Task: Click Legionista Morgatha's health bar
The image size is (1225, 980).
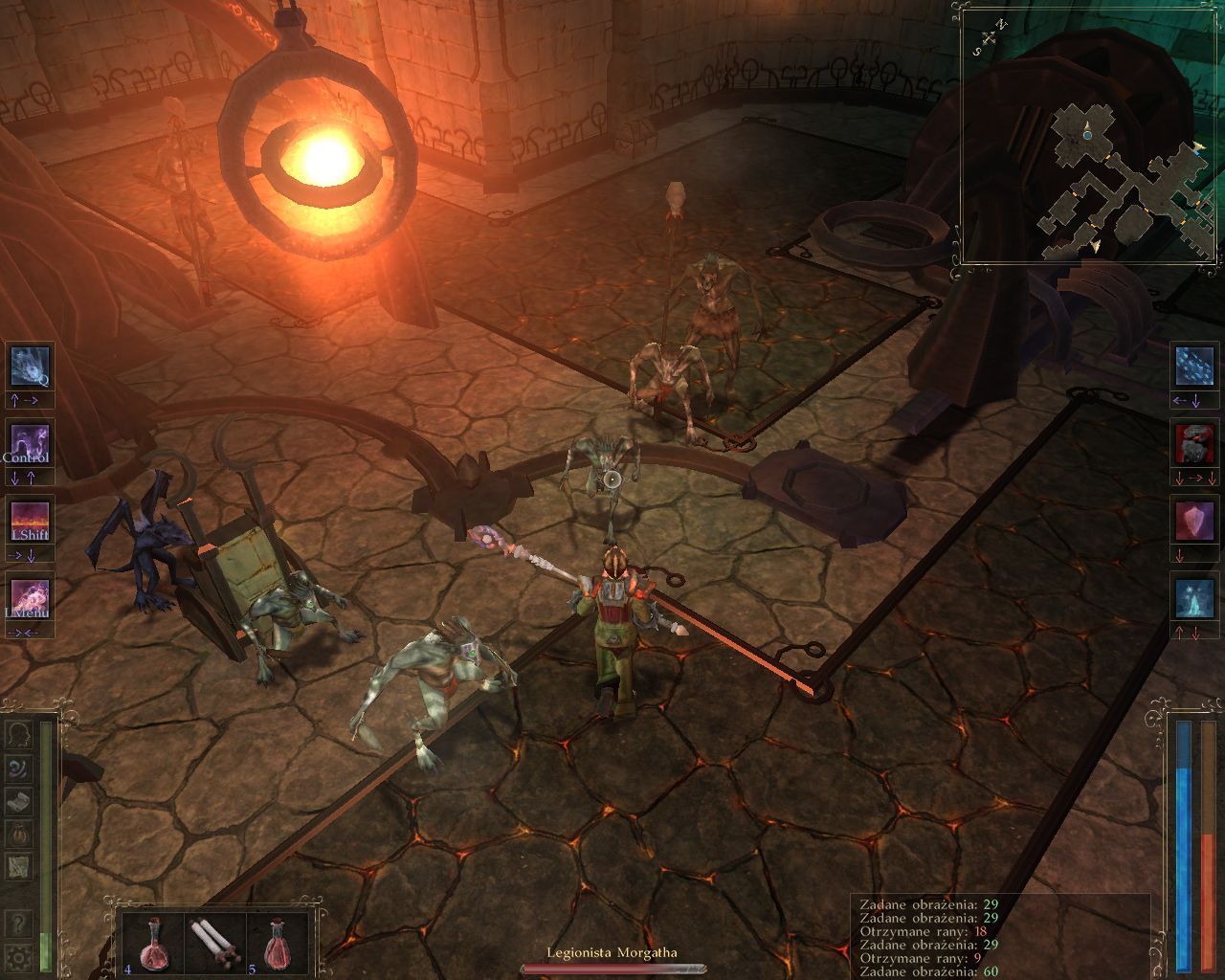Action: pyautogui.click(x=612, y=969)
